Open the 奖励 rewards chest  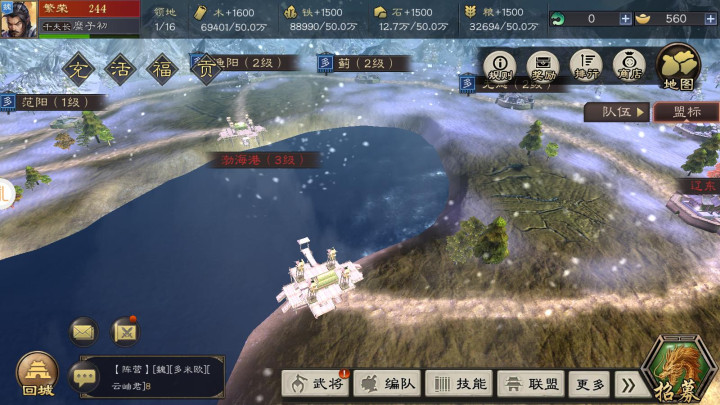[544, 67]
